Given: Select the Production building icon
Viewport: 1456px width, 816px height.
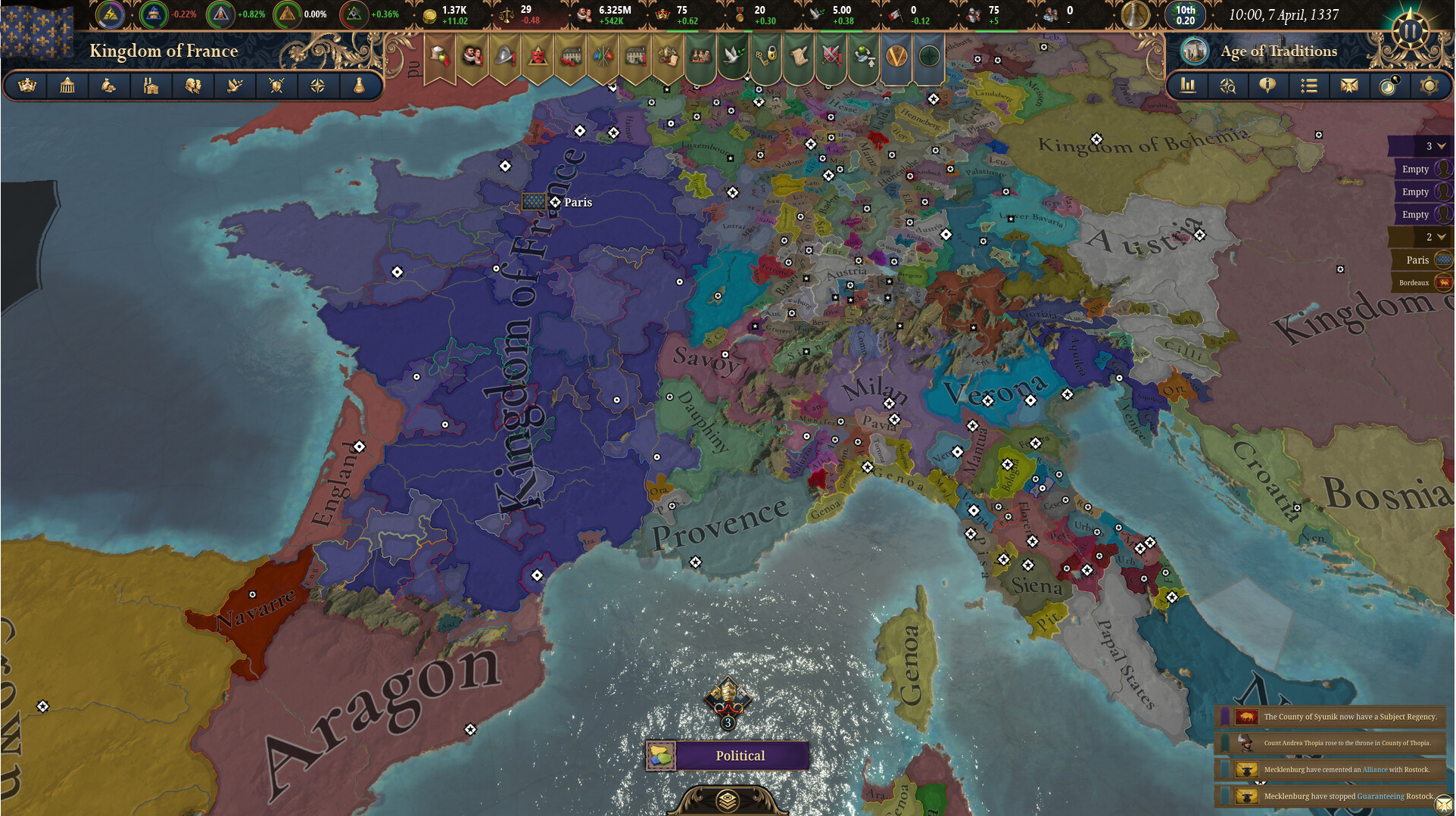Looking at the screenshot, I should tap(151, 86).
